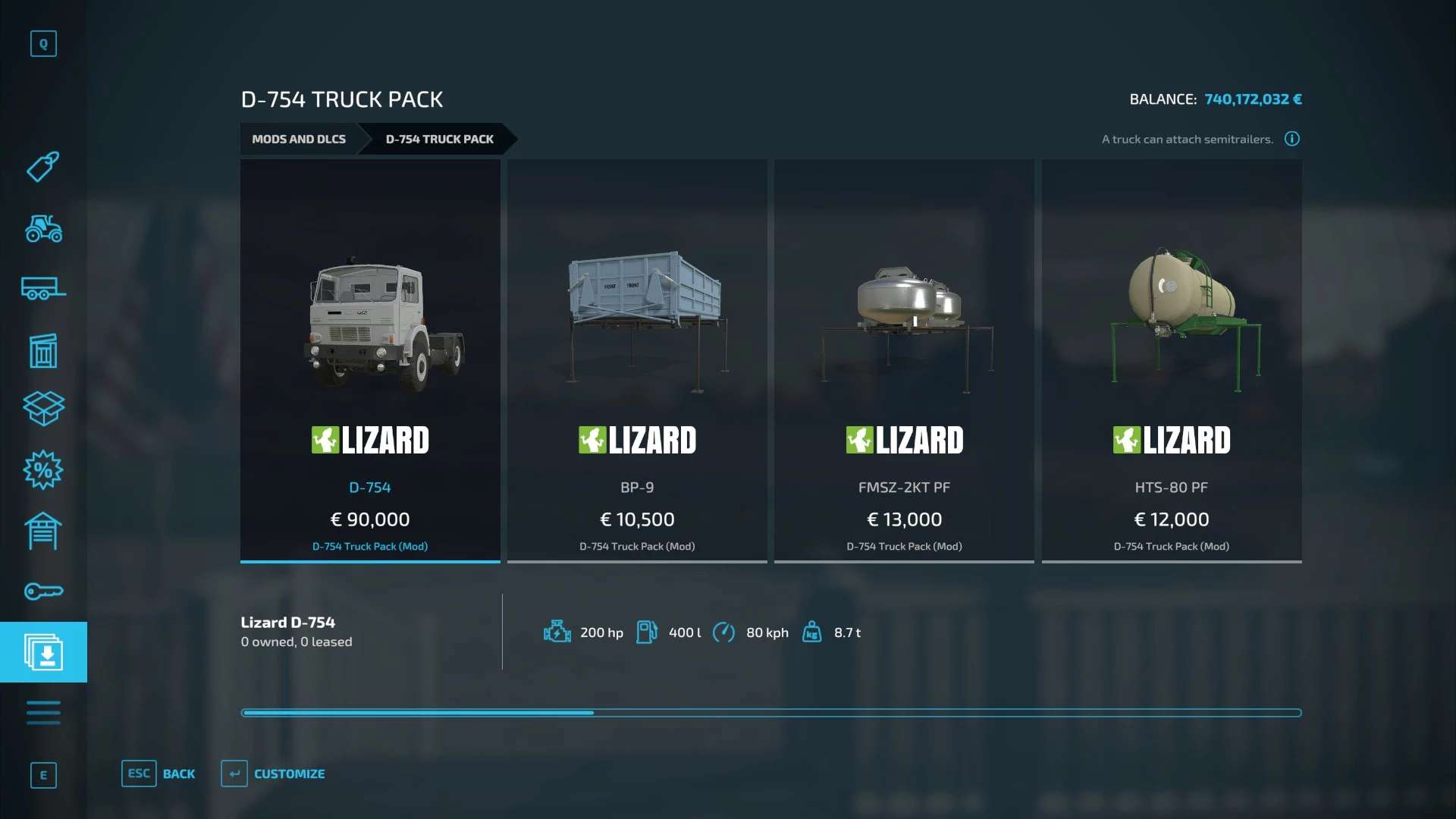Open the garage owned items category
Screen dimensions: 1456x819
(x=43, y=531)
